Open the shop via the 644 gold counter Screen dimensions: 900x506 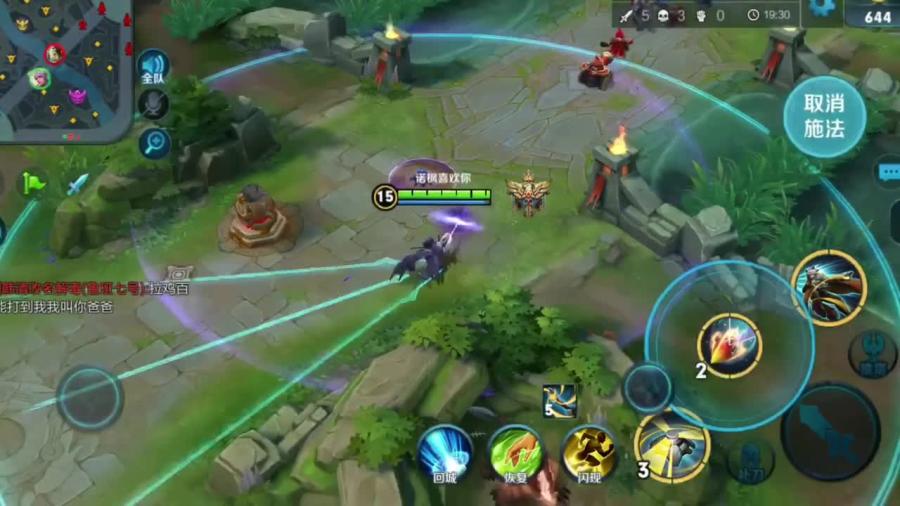click(873, 14)
